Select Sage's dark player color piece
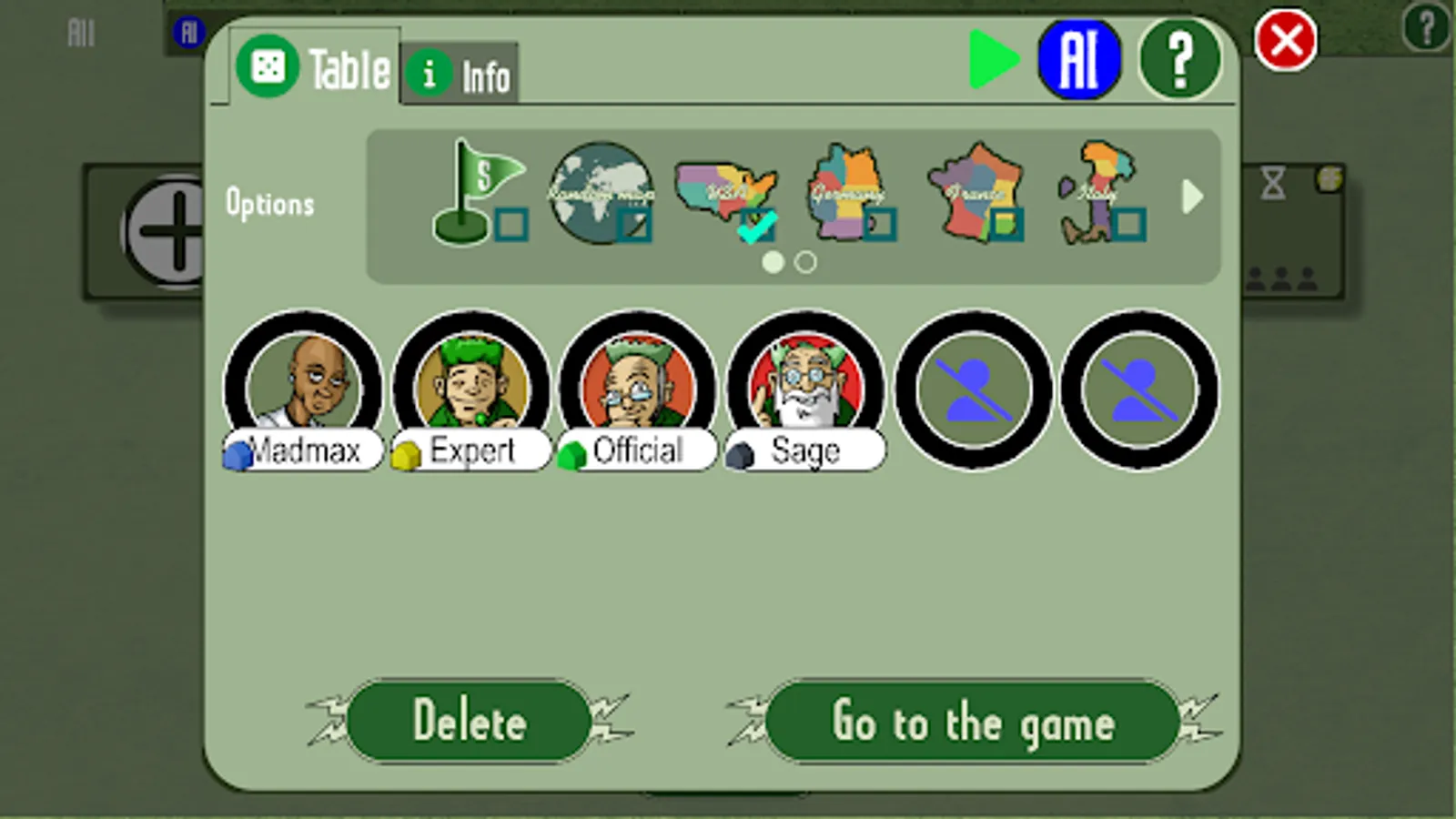The width and height of the screenshot is (1456, 819). (x=739, y=450)
